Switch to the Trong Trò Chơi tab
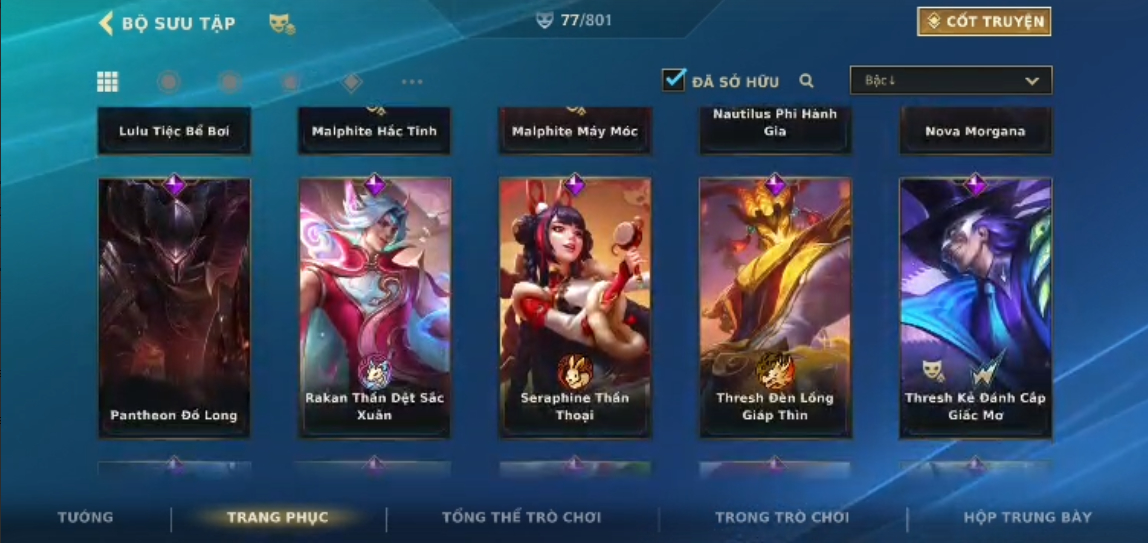The height and width of the screenshot is (543, 1148). pyautogui.click(x=782, y=517)
